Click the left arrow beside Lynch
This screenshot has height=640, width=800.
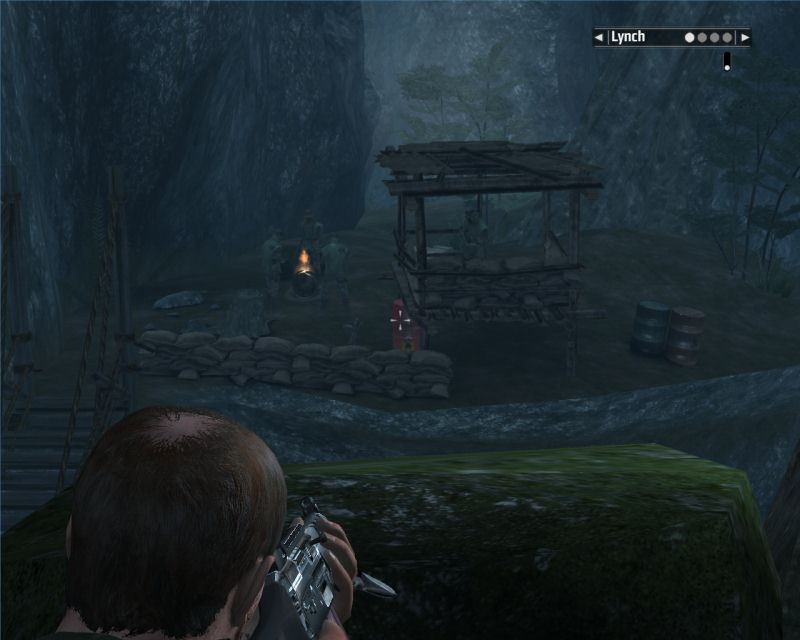pyautogui.click(x=599, y=38)
